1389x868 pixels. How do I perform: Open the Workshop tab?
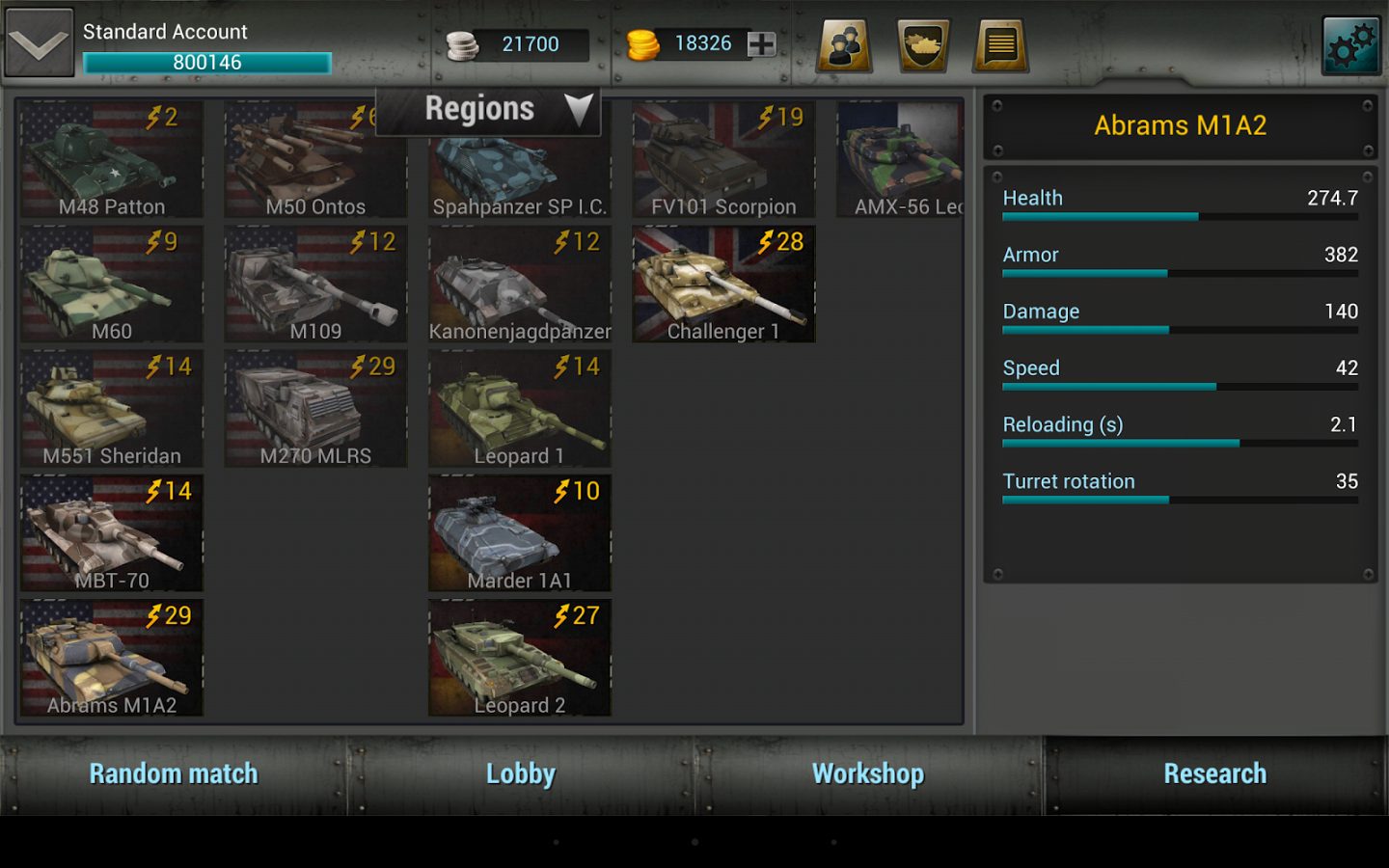(868, 773)
